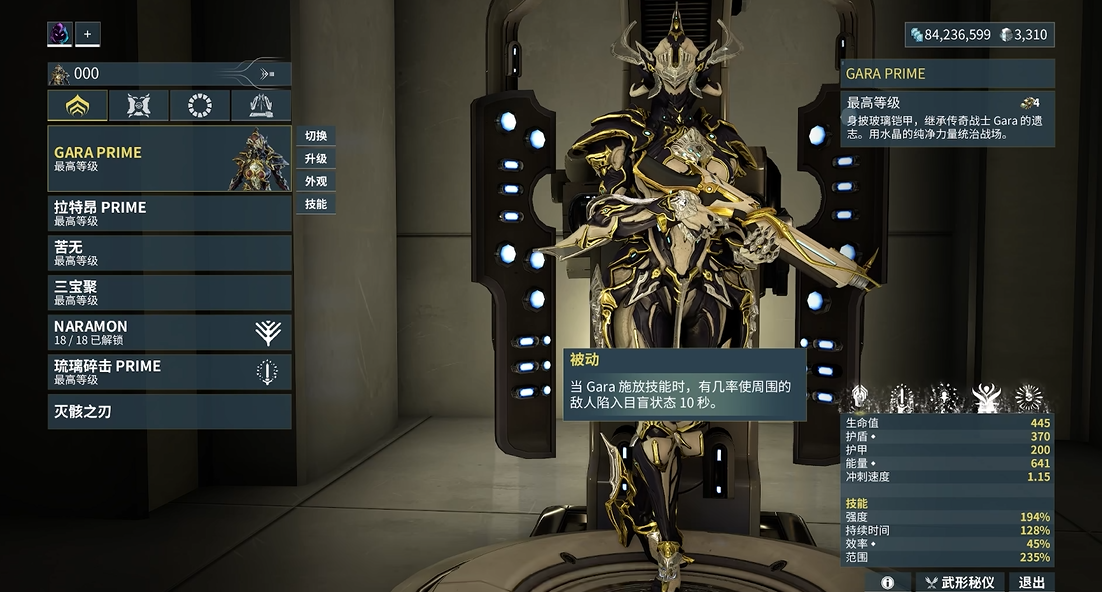Open the NARAMON focus school slot
The image size is (1102, 592).
pos(169,332)
